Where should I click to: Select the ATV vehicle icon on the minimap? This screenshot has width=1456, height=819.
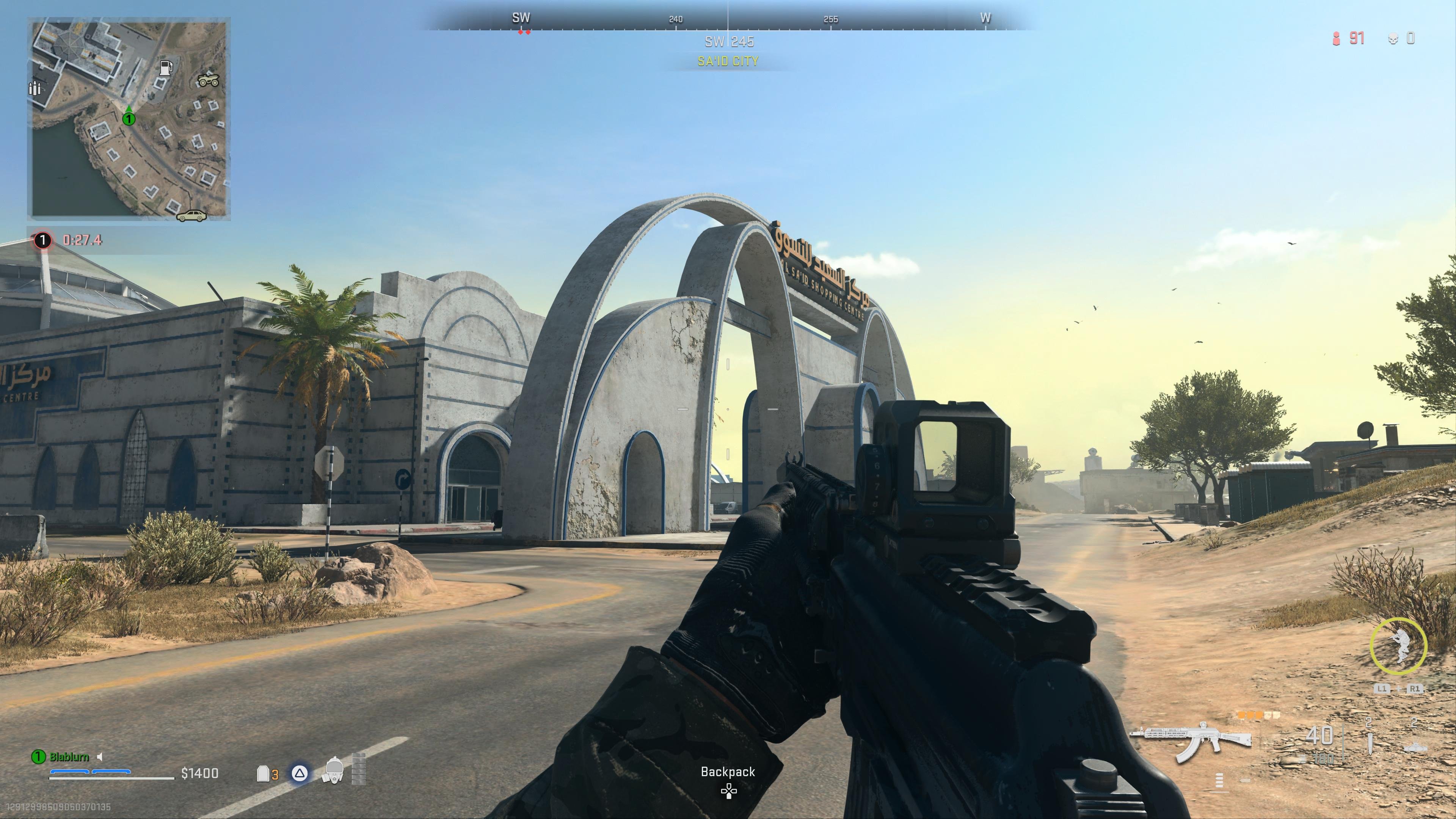(209, 81)
